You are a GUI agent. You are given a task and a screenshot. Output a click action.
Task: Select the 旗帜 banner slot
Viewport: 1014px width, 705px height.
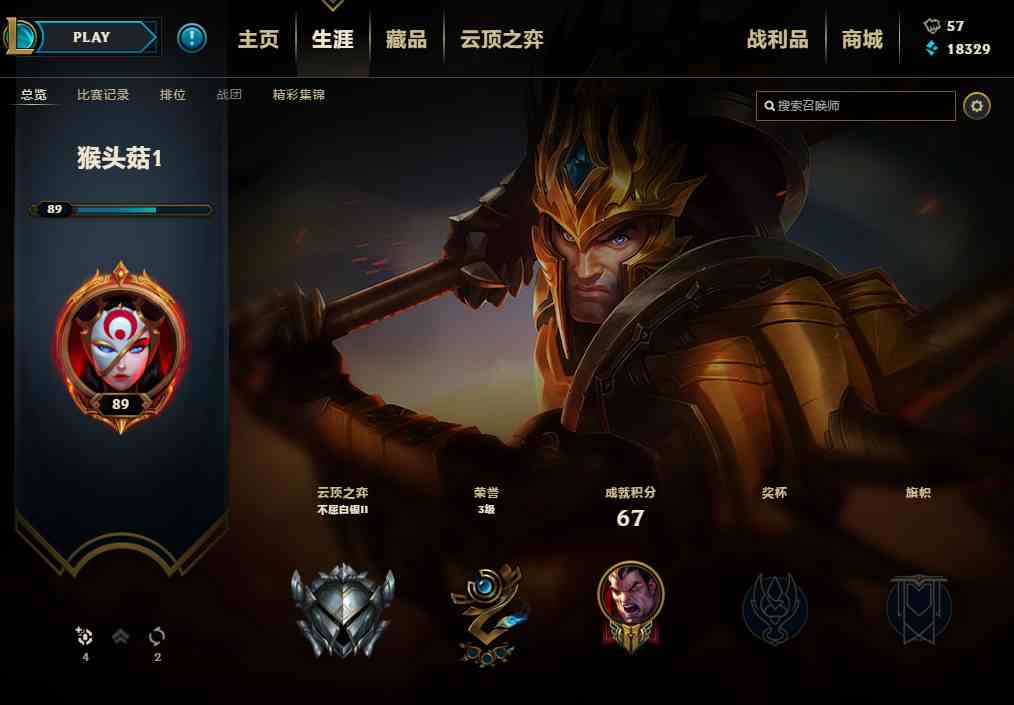coord(918,608)
